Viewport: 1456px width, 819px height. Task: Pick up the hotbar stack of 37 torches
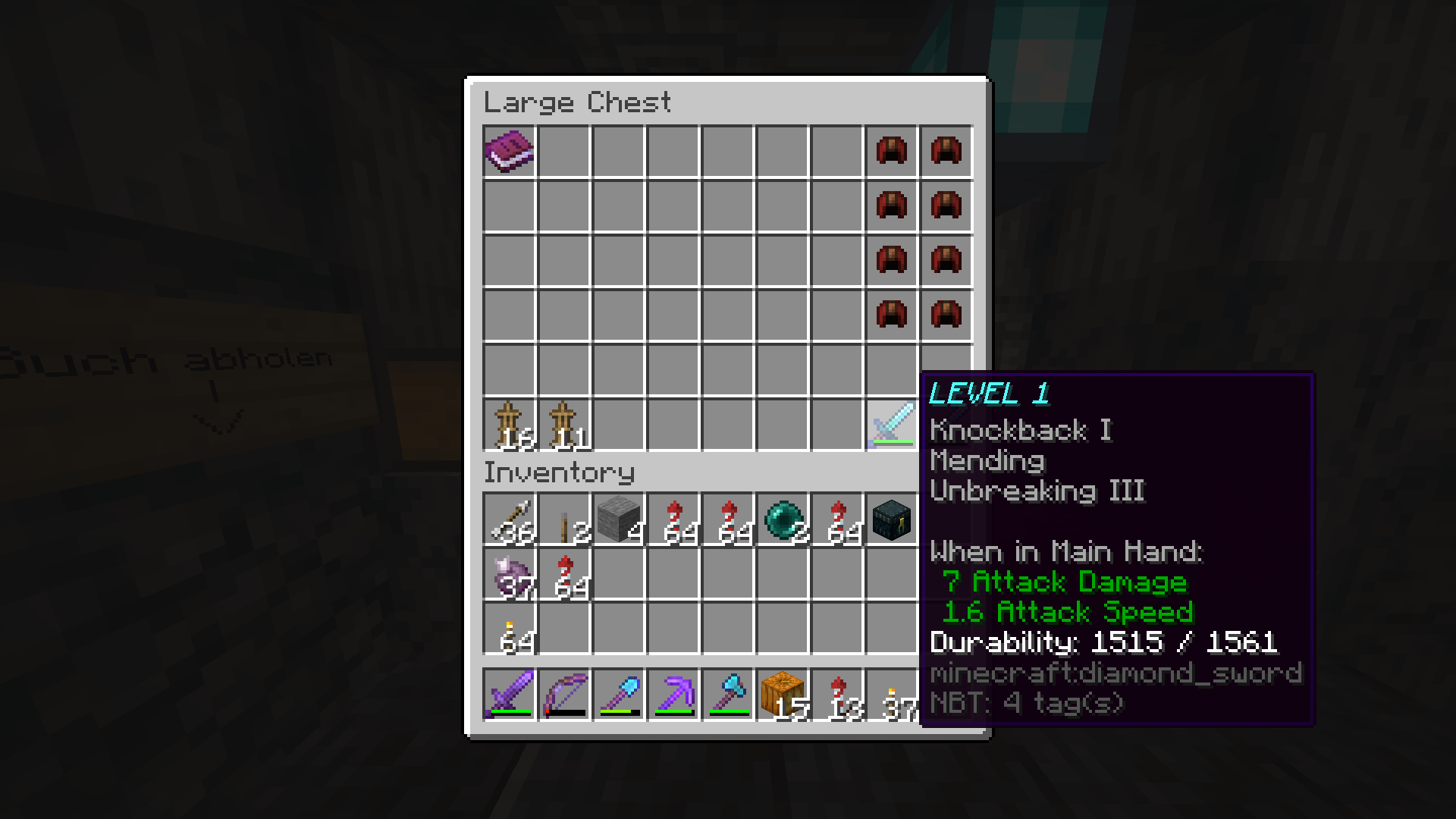coord(891,694)
